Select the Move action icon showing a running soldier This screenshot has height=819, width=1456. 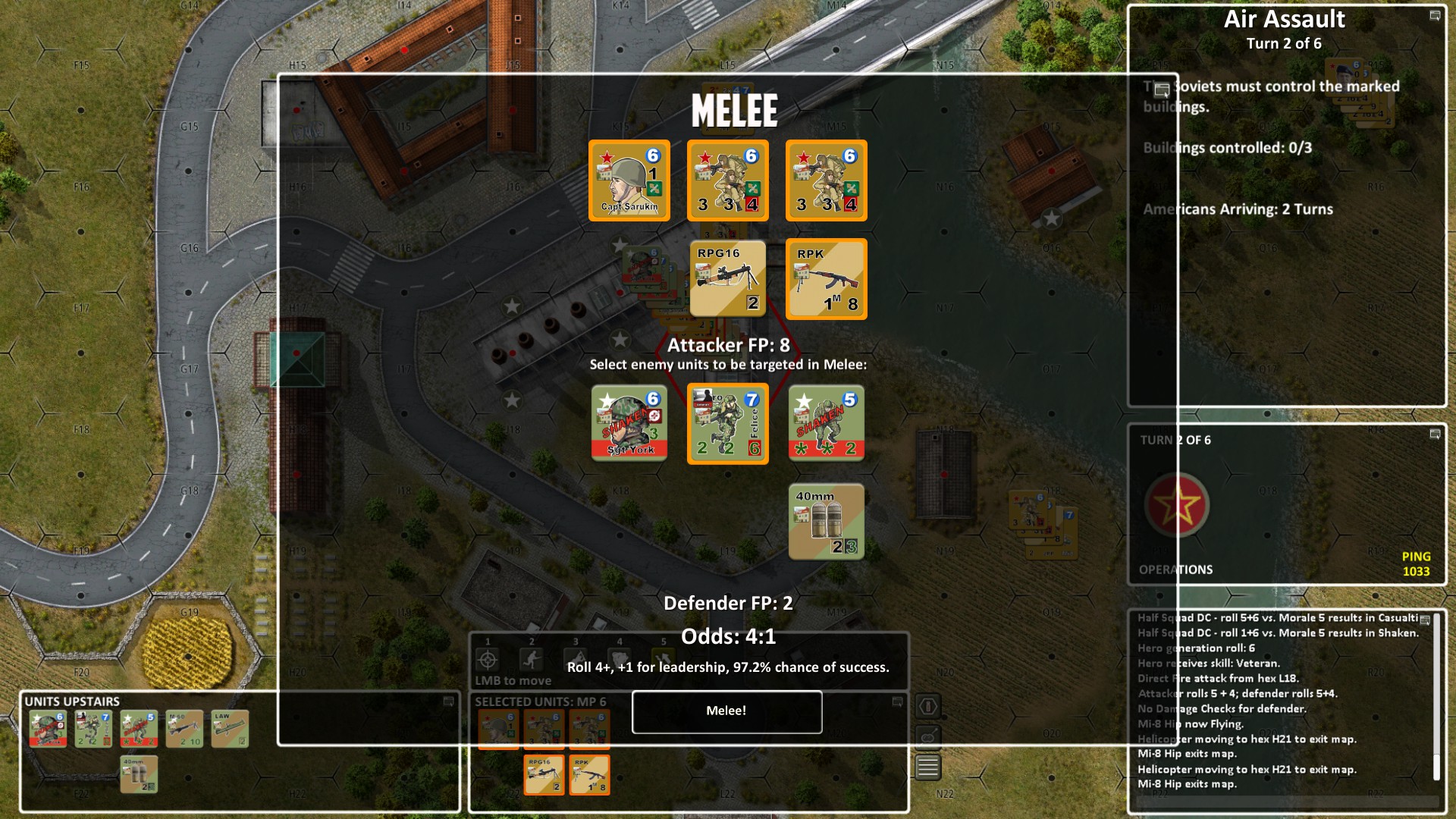531,661
